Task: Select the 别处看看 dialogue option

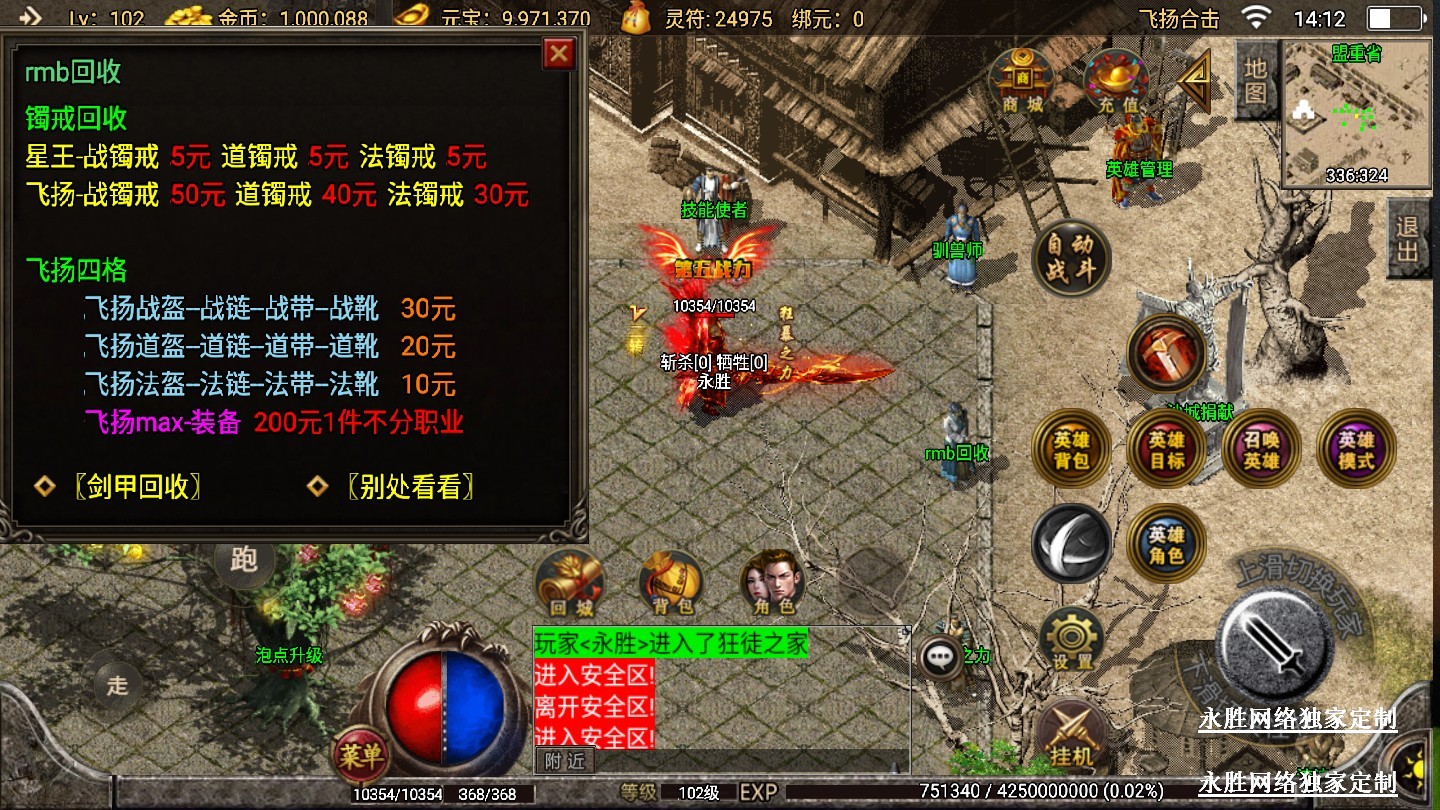Action: [x=410, y=487]
